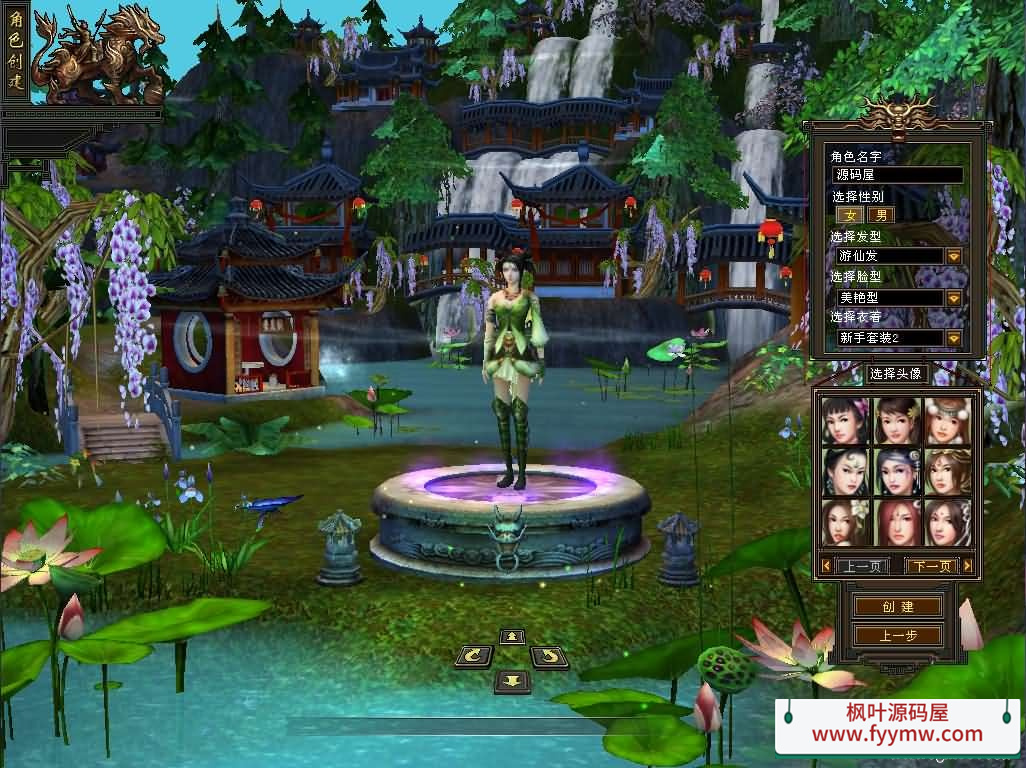Viewport: 1026px width, 768px height.
Task: Click the 角色名字 character name field
Action: pos(897,175)
